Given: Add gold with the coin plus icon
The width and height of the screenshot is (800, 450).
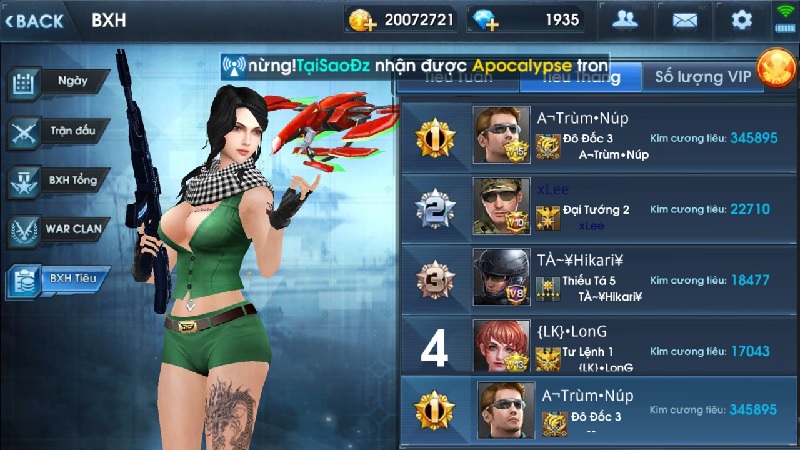Looking at the screenshot, I should [x=361, y=20].
